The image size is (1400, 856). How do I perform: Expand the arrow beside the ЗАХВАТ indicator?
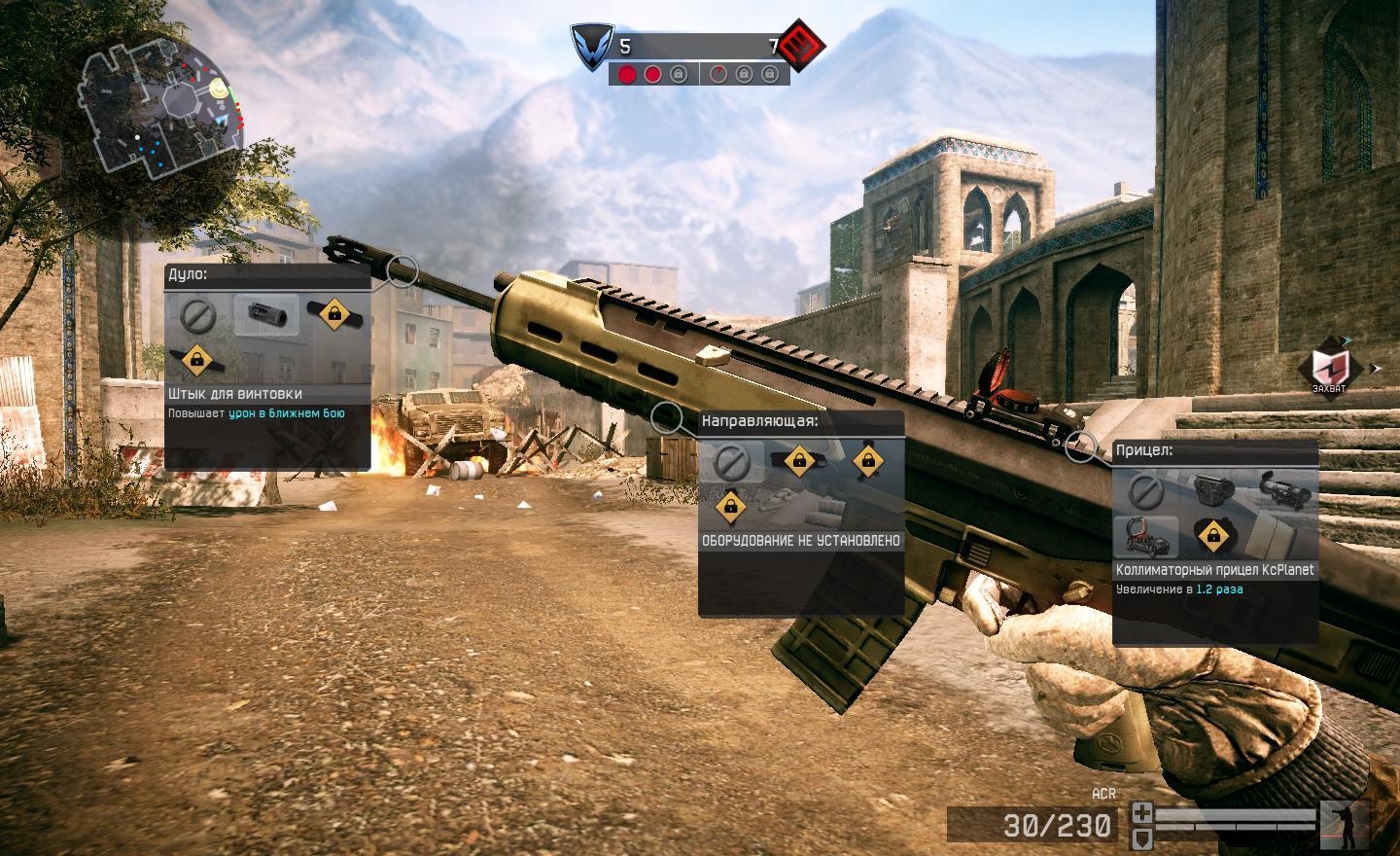(x=1377, y=368)
